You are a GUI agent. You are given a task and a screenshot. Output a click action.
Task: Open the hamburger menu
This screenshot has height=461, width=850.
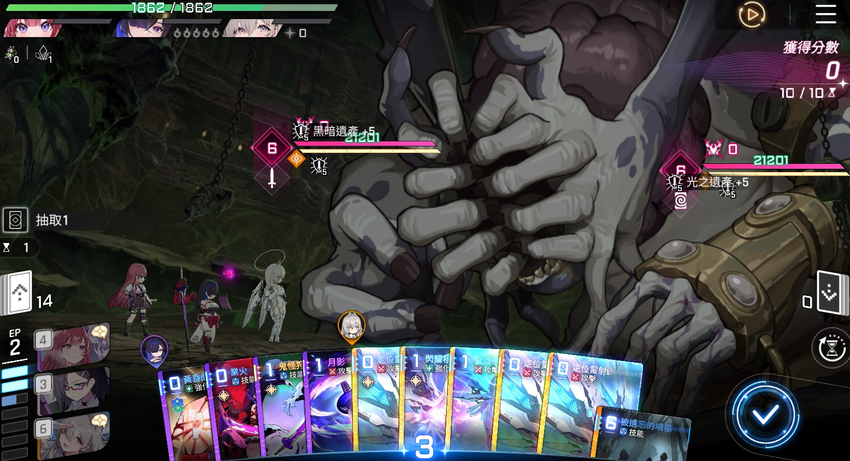(825, 14)
